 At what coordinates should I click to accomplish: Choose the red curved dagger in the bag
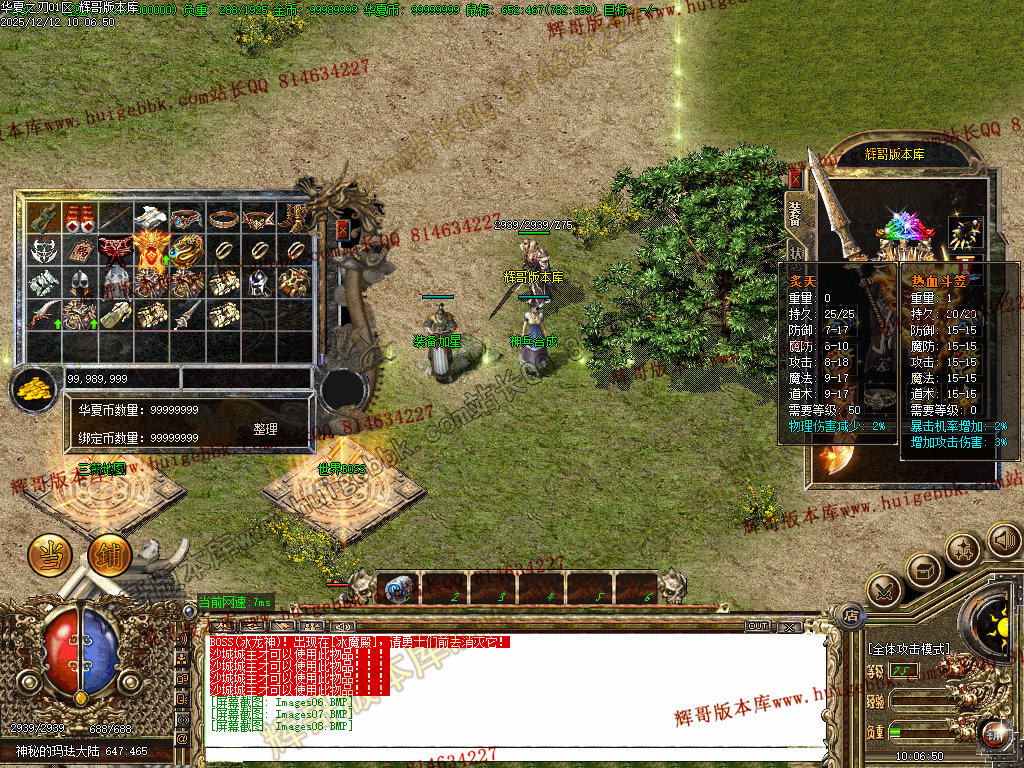click(44, 315)
